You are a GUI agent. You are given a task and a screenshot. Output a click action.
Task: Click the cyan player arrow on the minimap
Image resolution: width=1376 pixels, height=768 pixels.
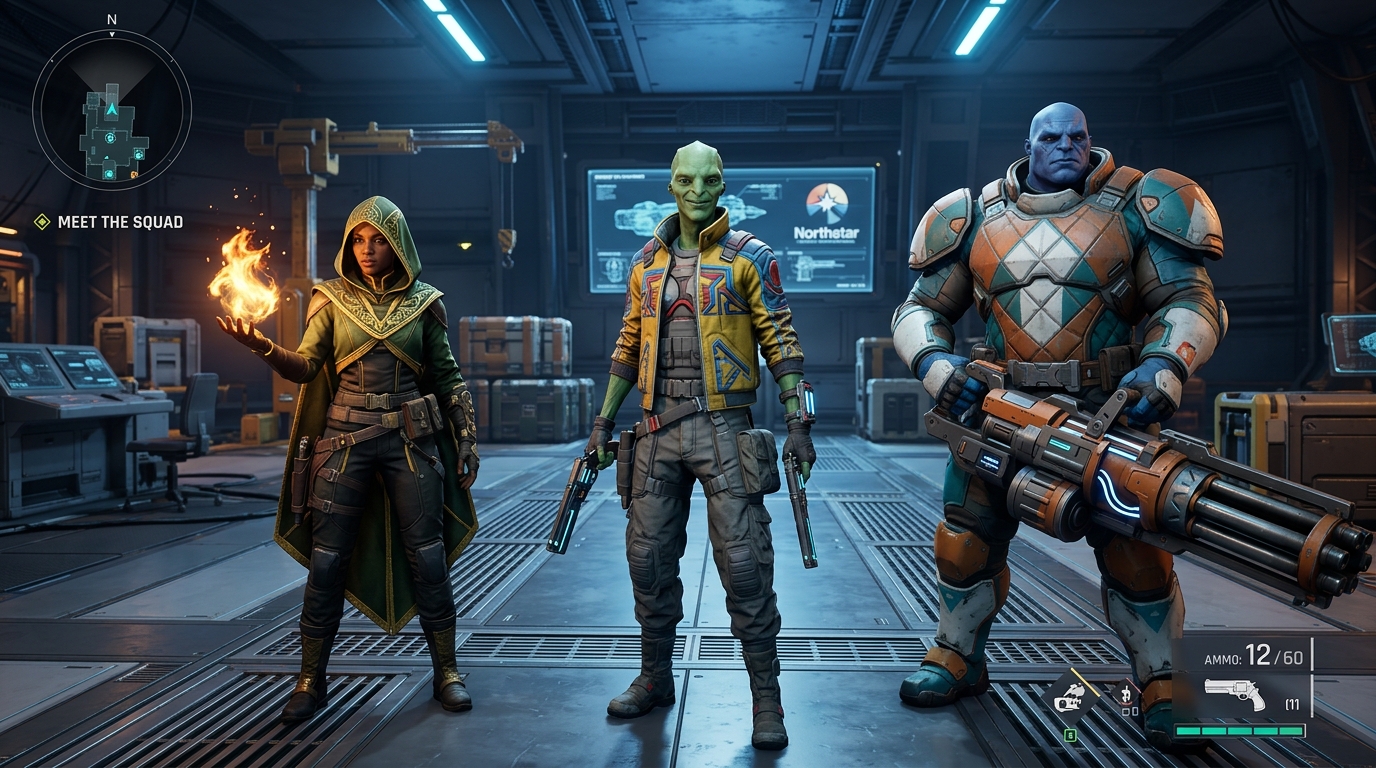(112, 109)
